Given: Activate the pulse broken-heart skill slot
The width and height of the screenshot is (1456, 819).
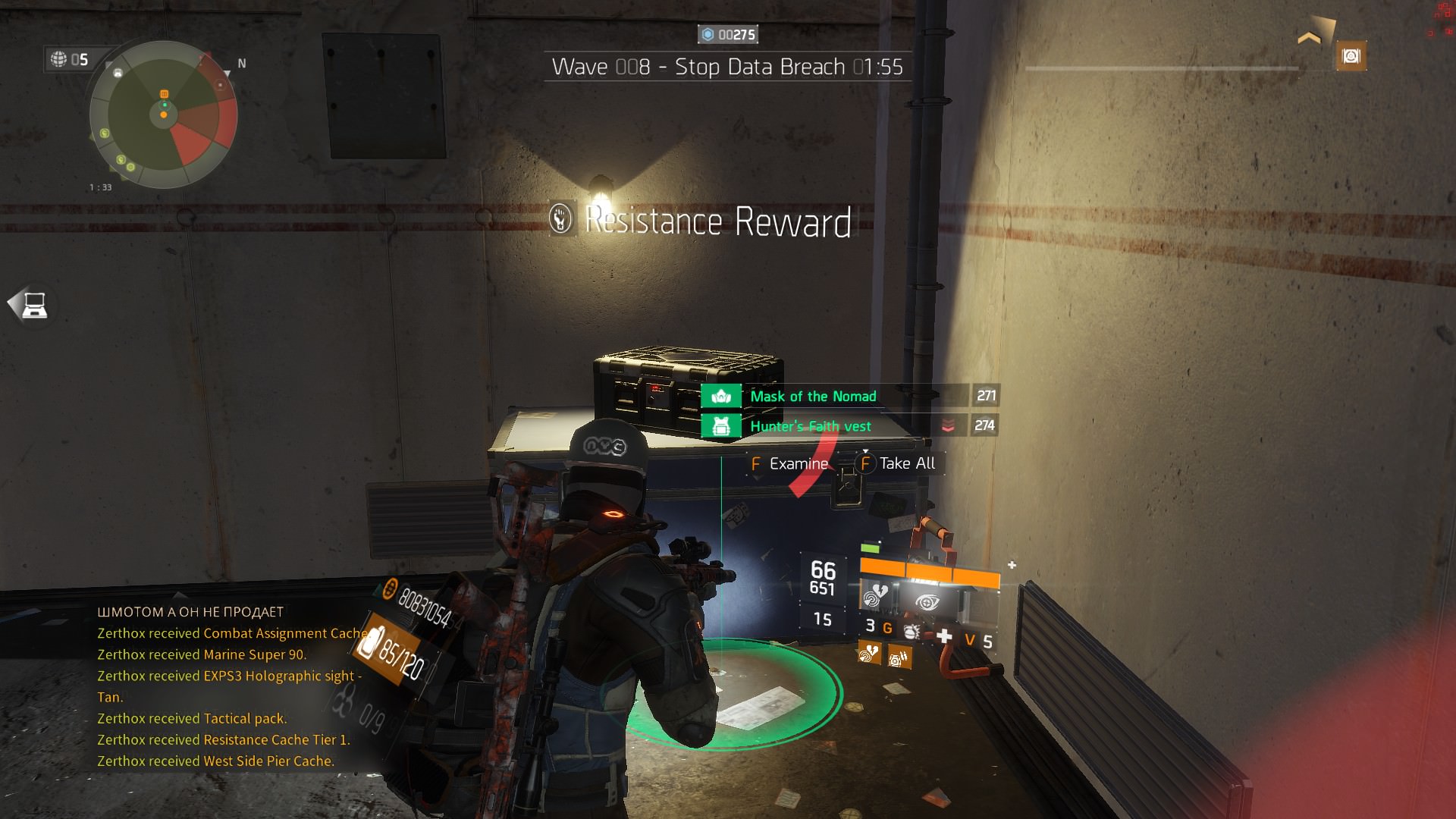Looking at the screenshot, I should (x=876, y=598).
